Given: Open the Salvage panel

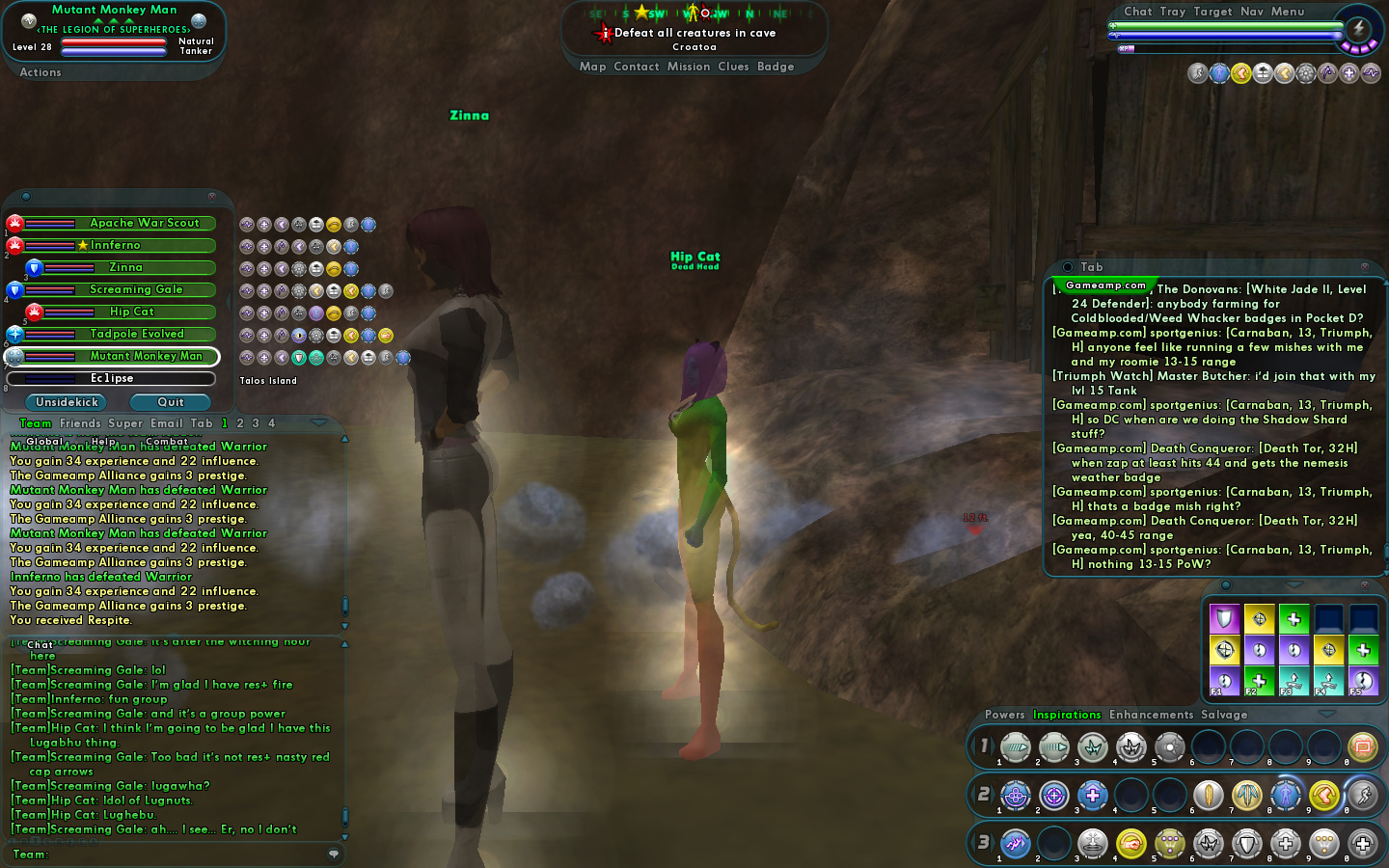Looking at the screenshot, I should coord(1224,715).
